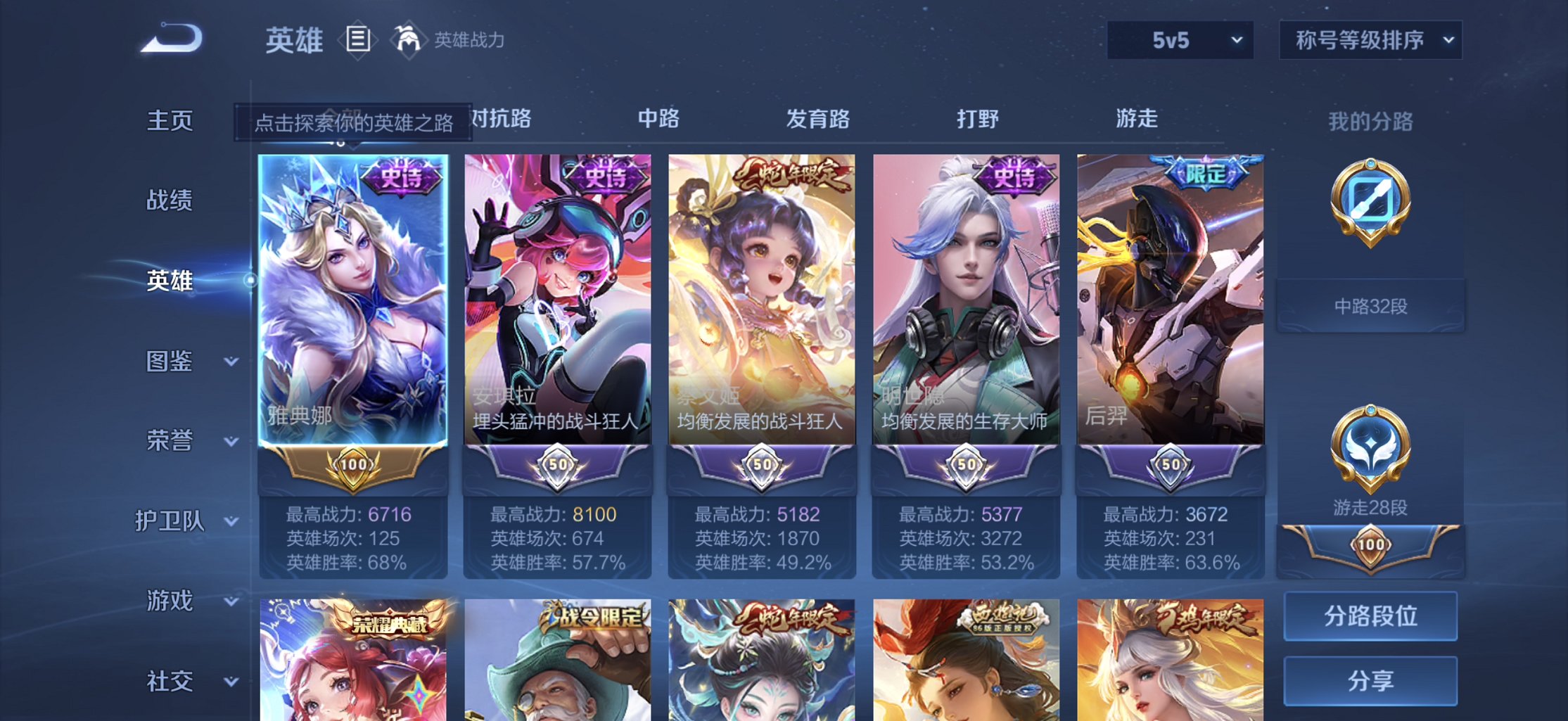Expand the 图鉴 sidebar section
This screenshot has height=721, width=1568.
point(183,361)
